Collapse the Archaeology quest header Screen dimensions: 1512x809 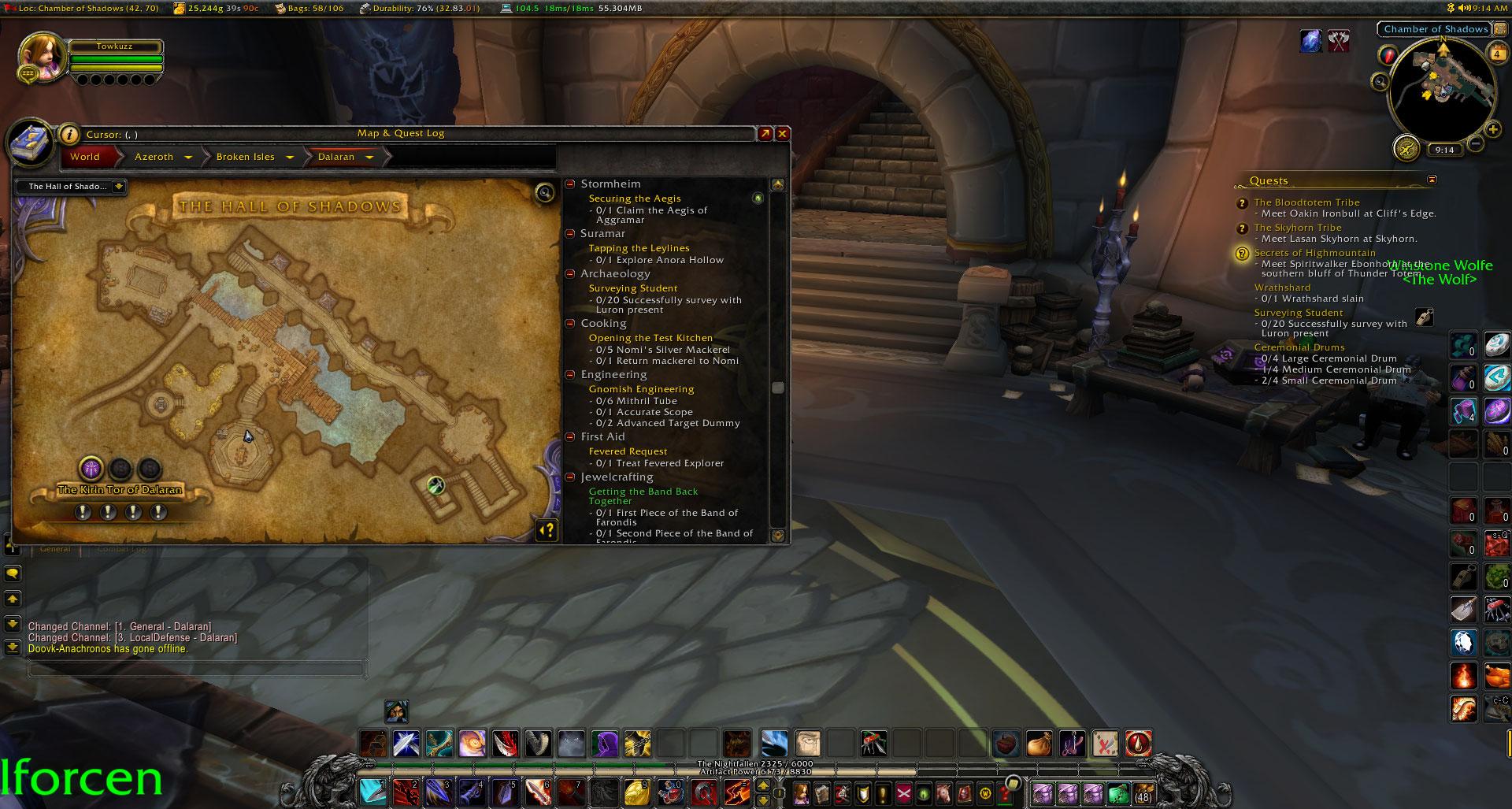point(570,274)
